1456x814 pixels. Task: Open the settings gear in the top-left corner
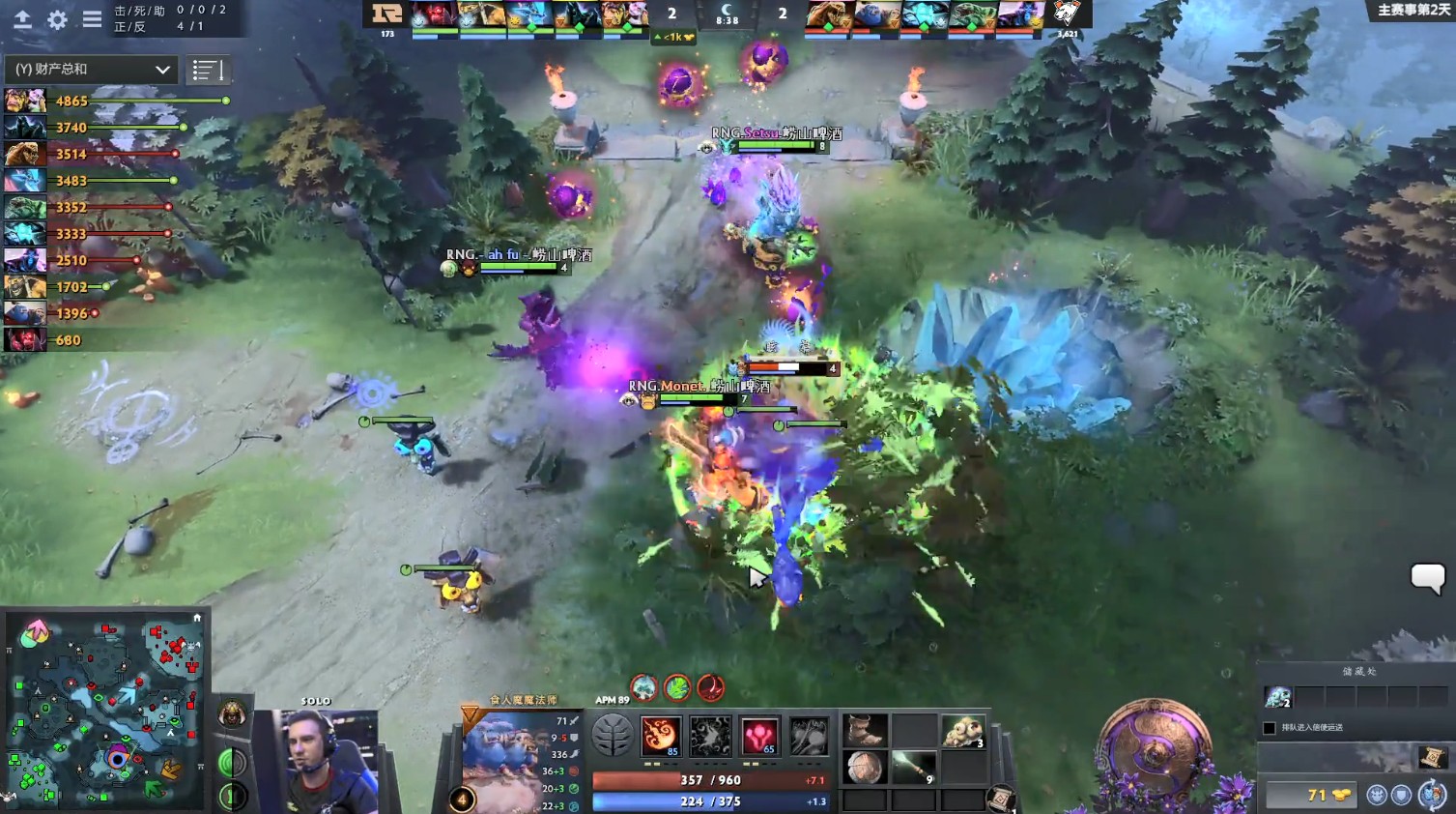[56, 17]
